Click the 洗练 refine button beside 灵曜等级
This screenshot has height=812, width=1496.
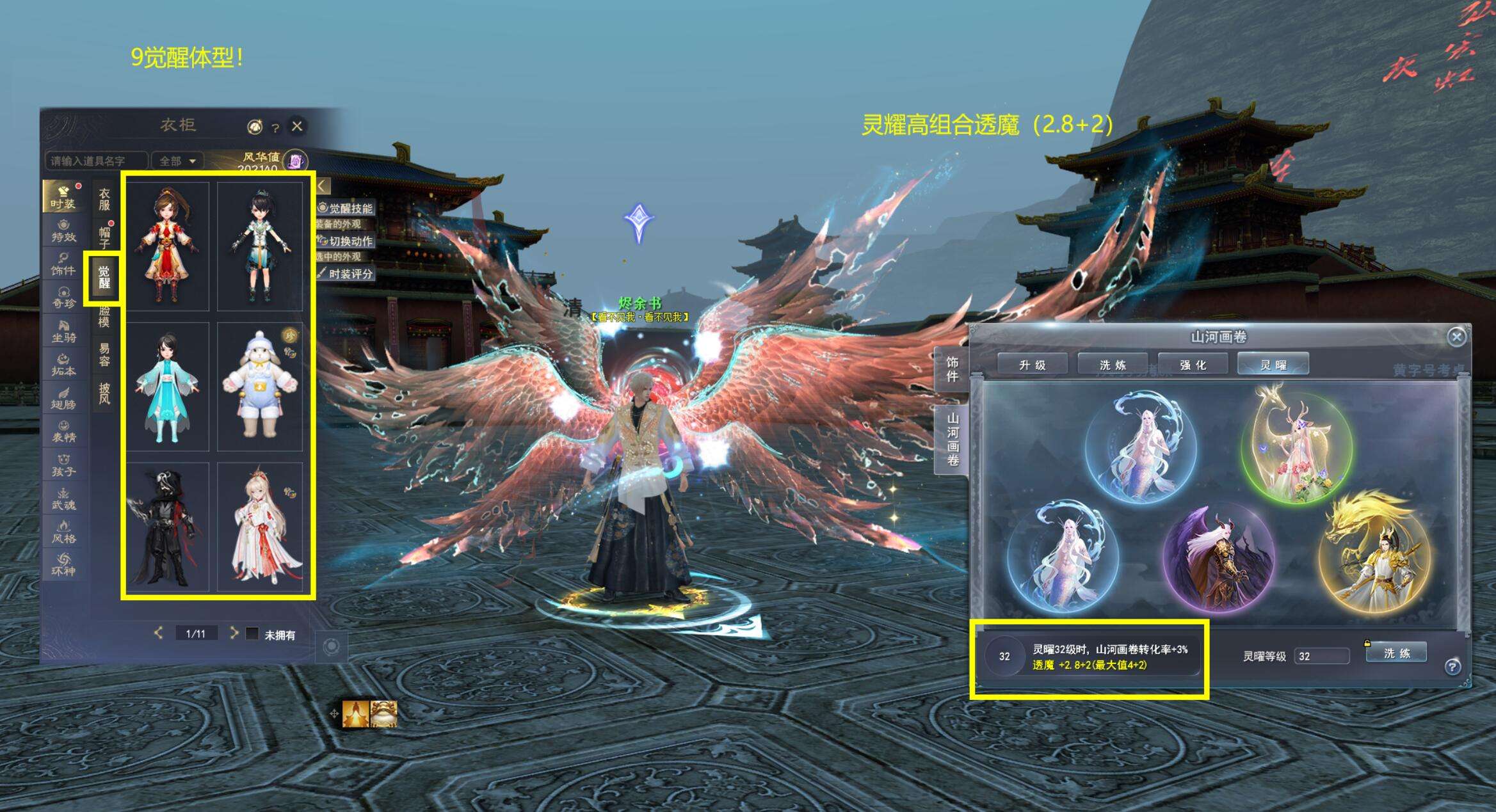pyautogui.click(x=1396, y=653)
